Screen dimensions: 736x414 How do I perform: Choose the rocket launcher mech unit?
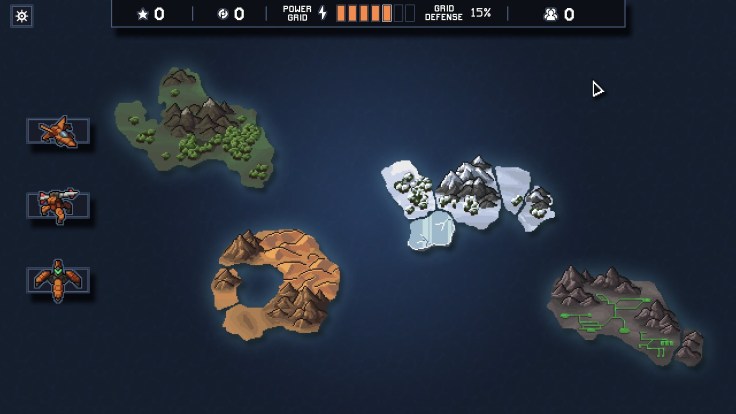tap(57, 205)
